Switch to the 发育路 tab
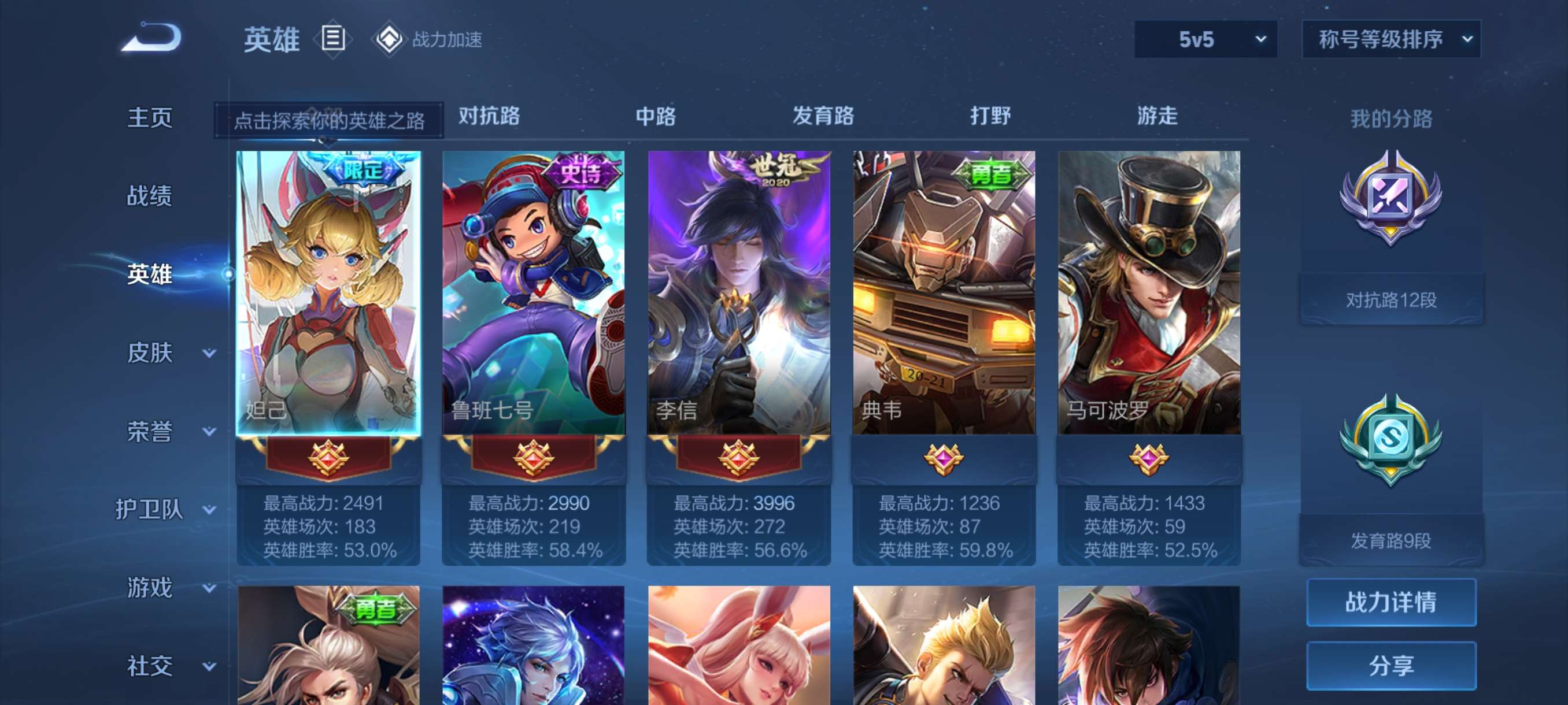 (x=823, y=116)
